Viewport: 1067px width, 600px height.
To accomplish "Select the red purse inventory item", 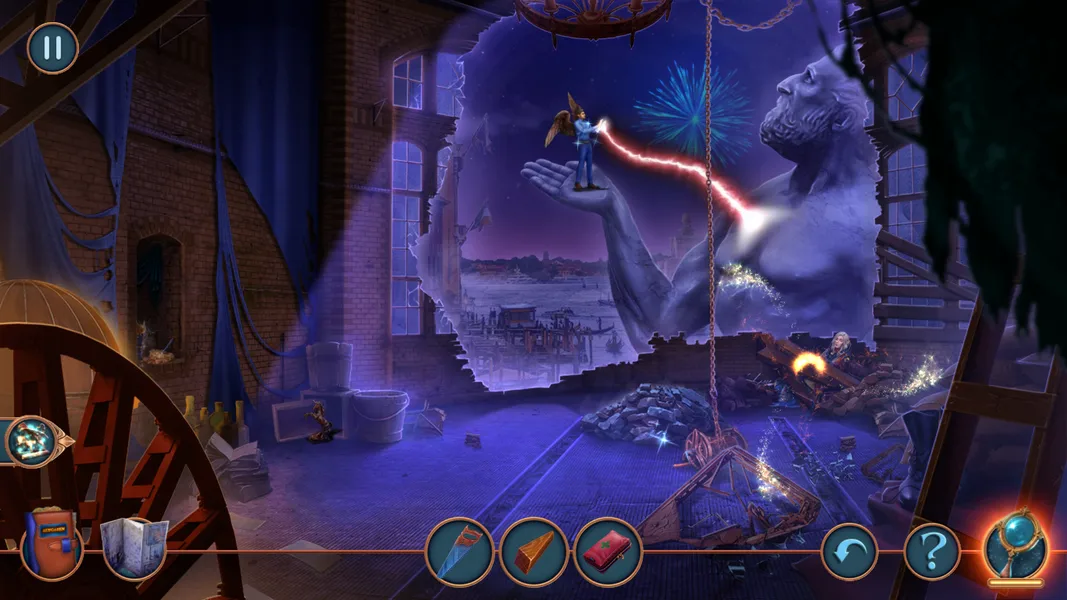I will click(x=606, y=551).
